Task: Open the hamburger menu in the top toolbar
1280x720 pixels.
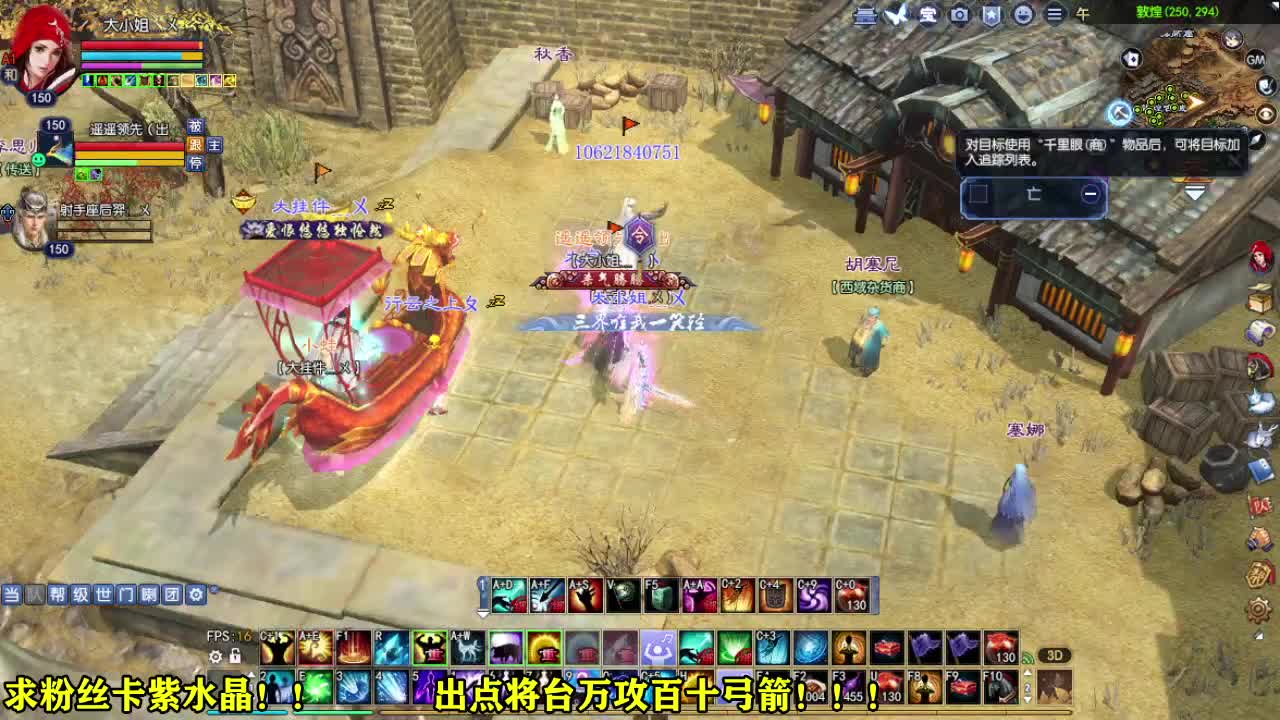Action: click(1055, 15)
